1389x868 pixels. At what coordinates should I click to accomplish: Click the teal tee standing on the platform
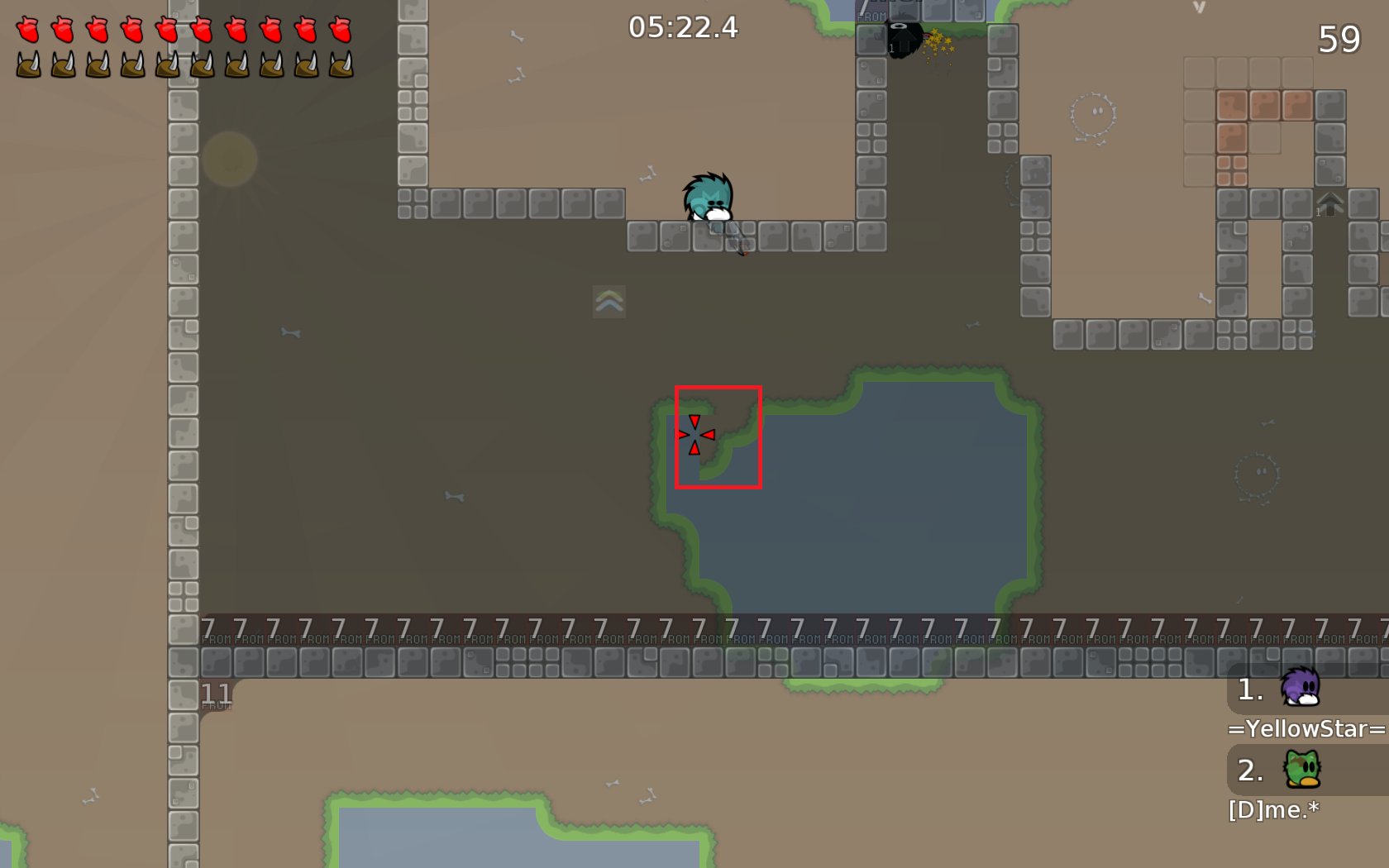709,196
